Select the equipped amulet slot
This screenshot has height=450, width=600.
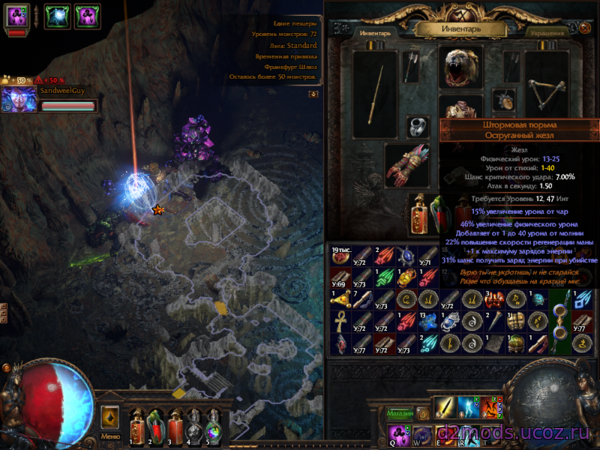(x=502, y=100)
